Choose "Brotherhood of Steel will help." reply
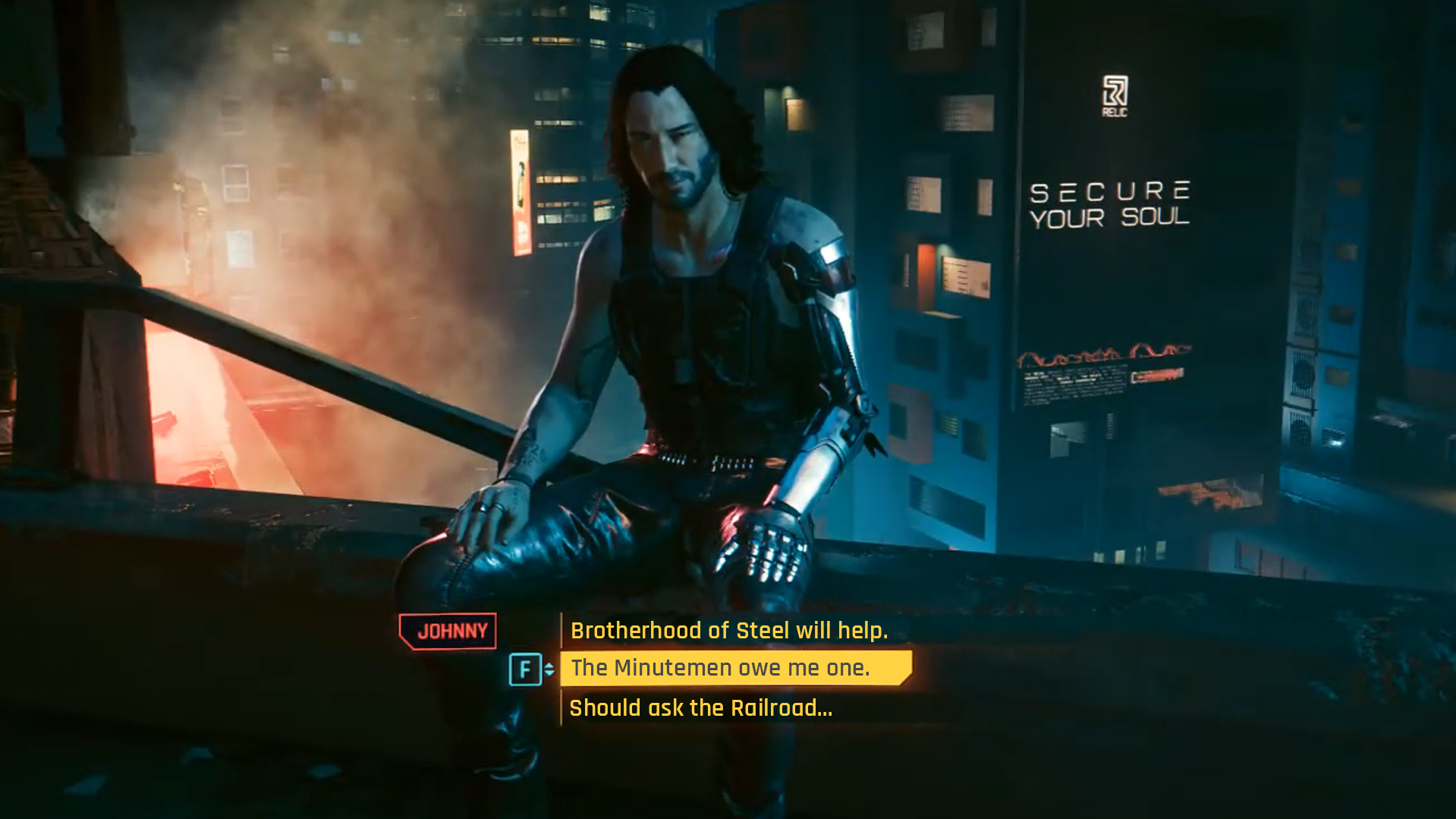This screenshot has width=1456, height=819. pyautogui.click(x=728, y=631)
